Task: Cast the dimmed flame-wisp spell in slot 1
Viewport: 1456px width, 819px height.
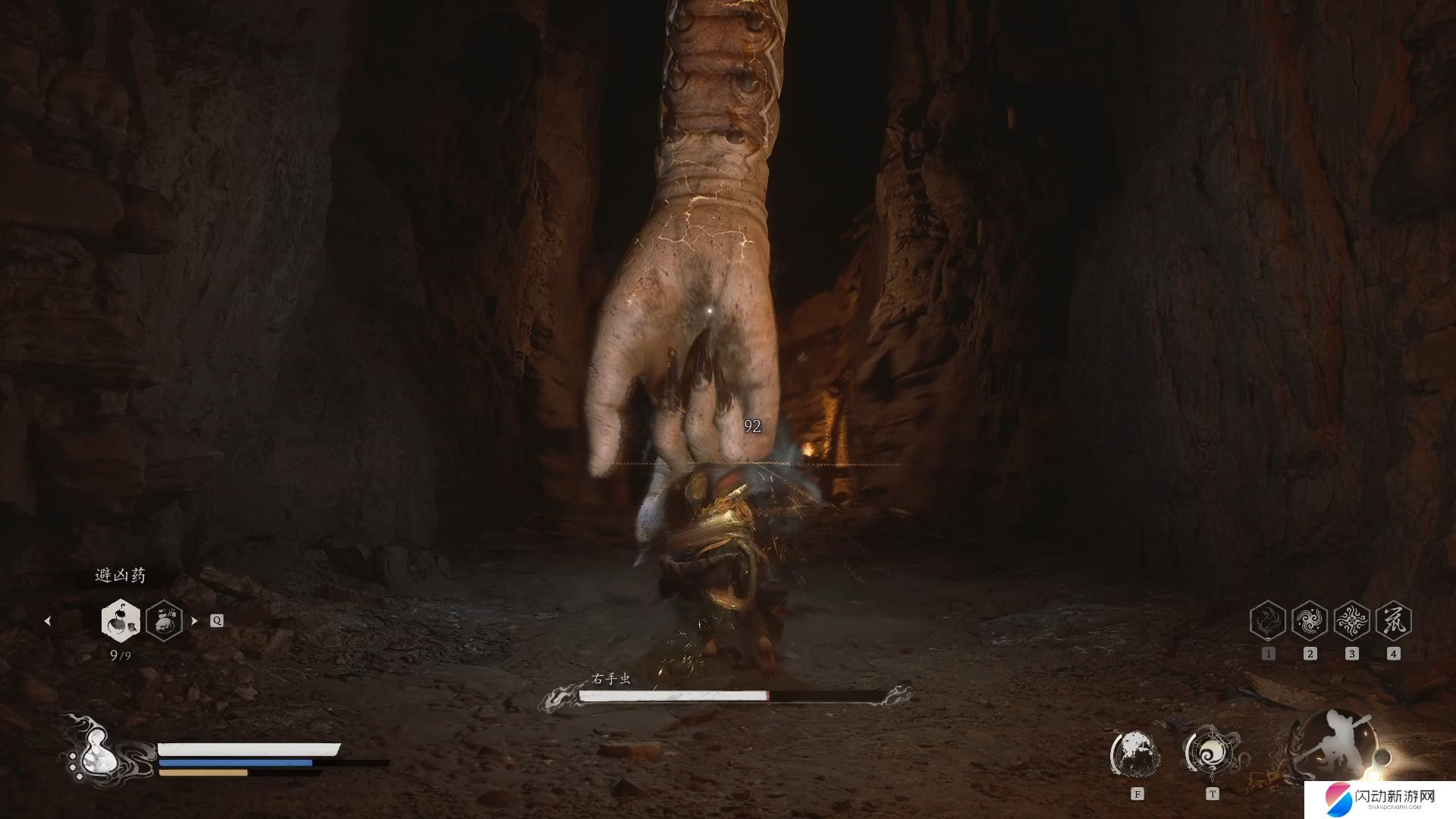Action: pyautogui.click(x=1268, y=621)
